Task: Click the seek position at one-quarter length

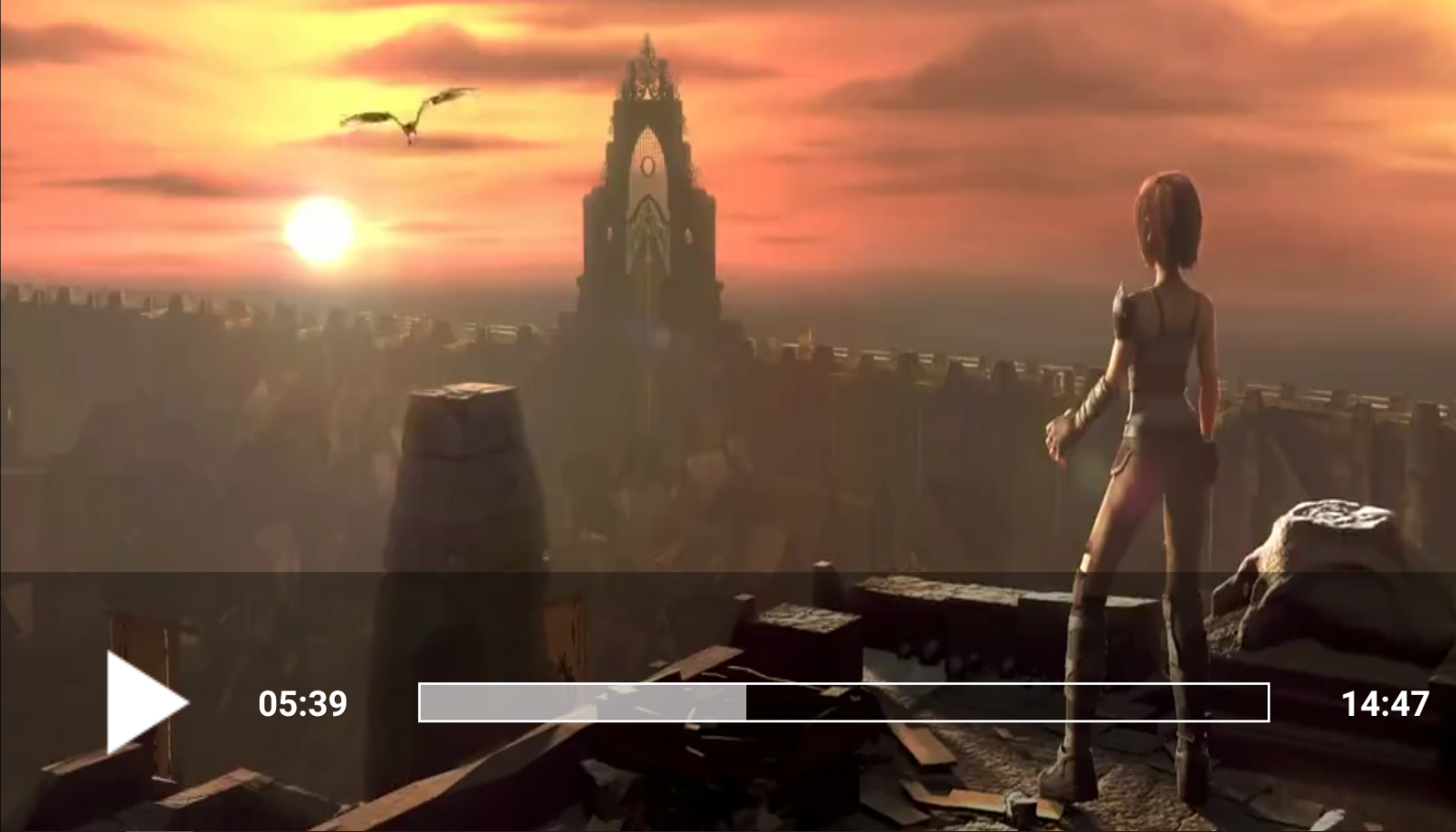Action: 631,704
